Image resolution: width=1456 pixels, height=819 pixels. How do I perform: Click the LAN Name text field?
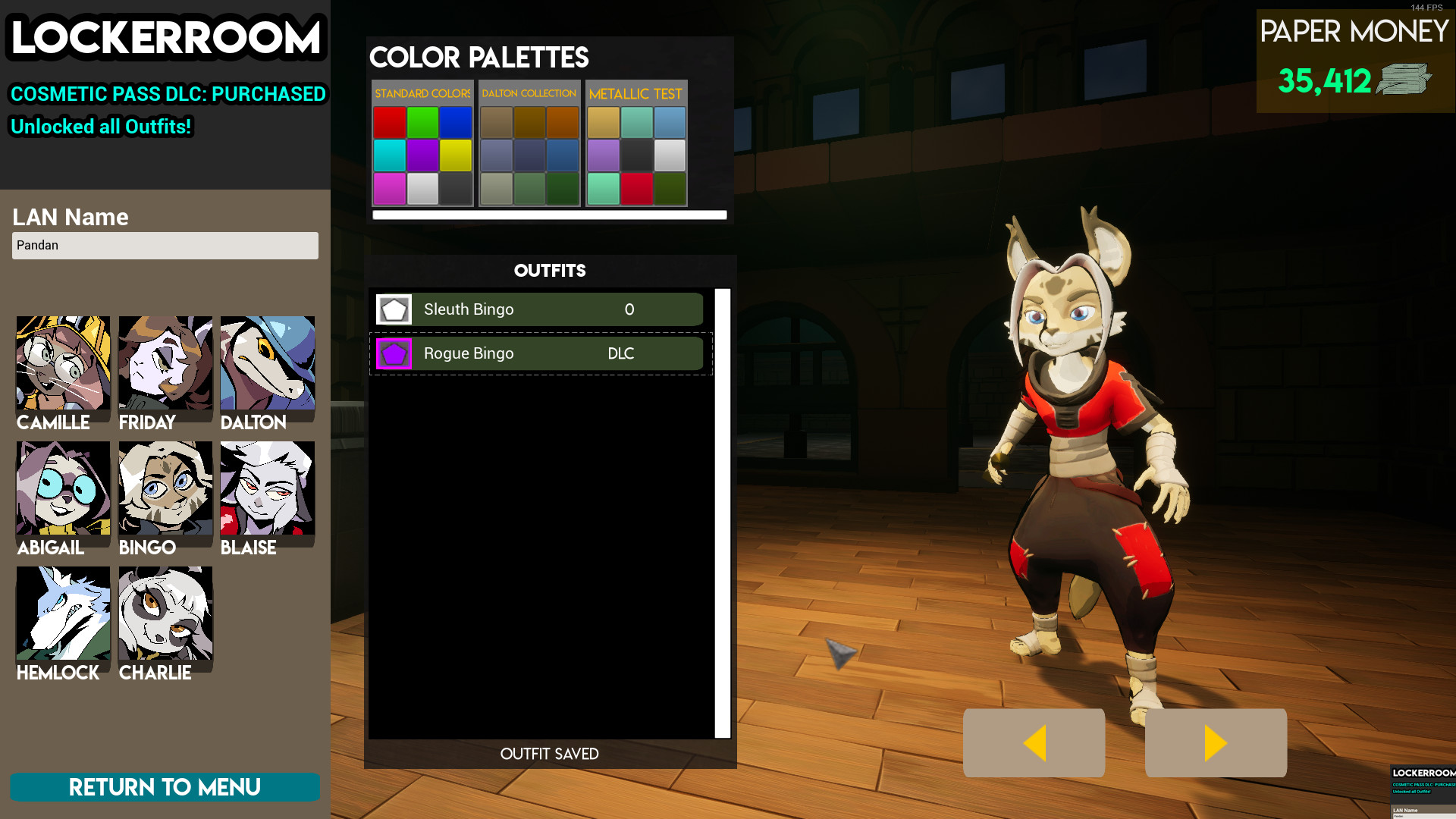[x=165, y=245]
